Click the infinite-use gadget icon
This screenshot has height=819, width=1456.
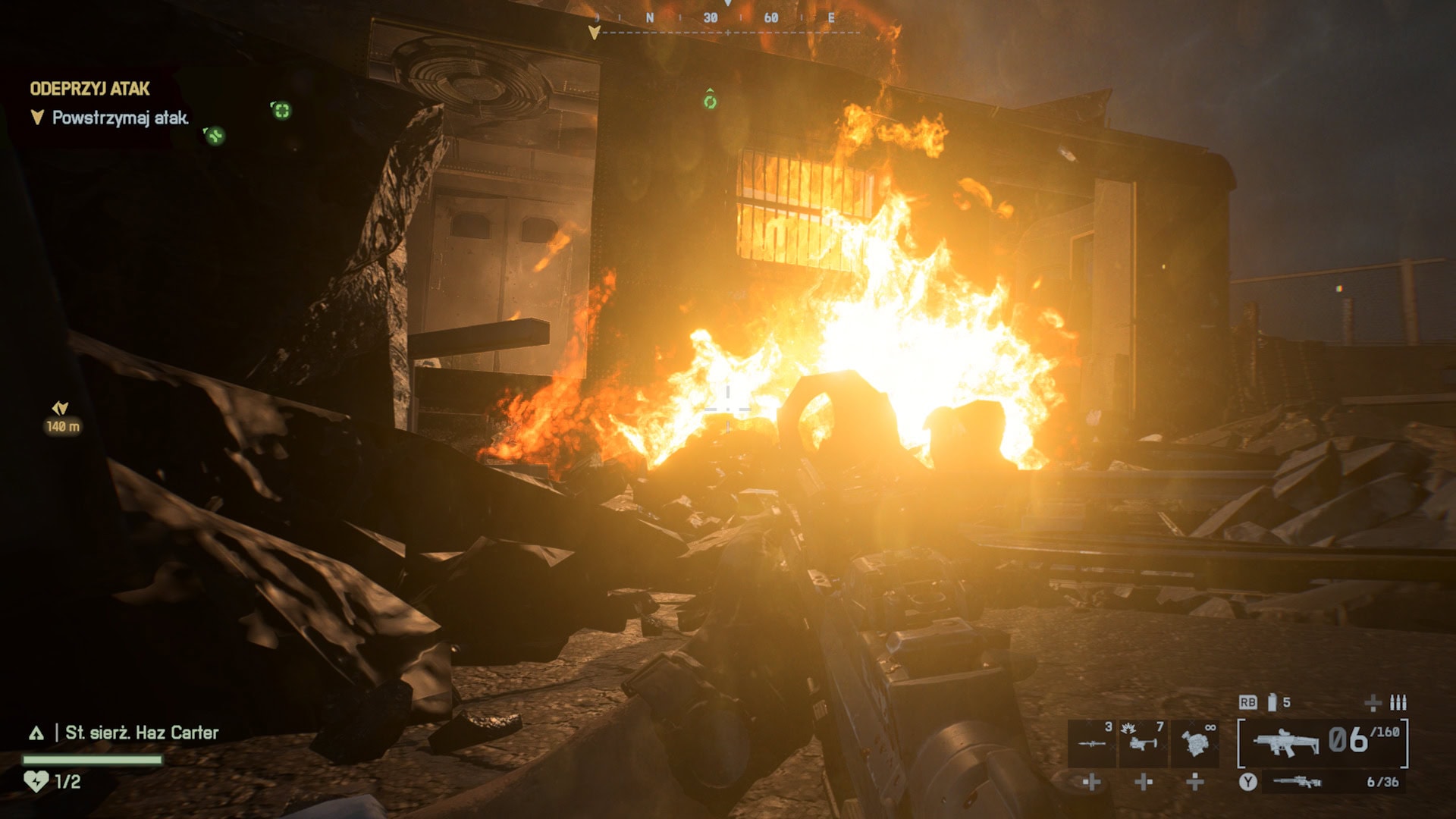coord(1195,744)
